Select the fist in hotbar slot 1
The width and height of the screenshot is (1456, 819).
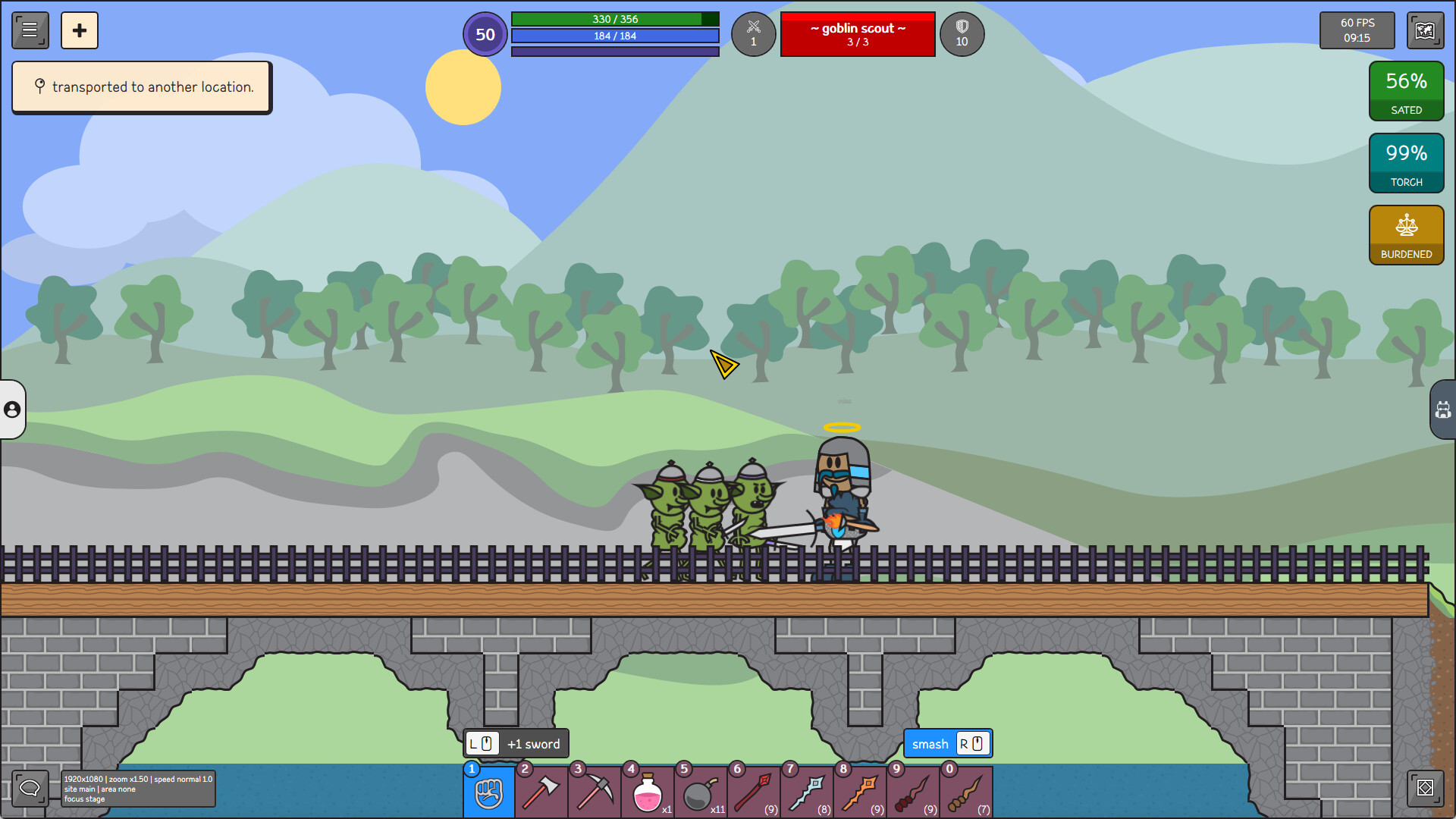click(488, 791)
